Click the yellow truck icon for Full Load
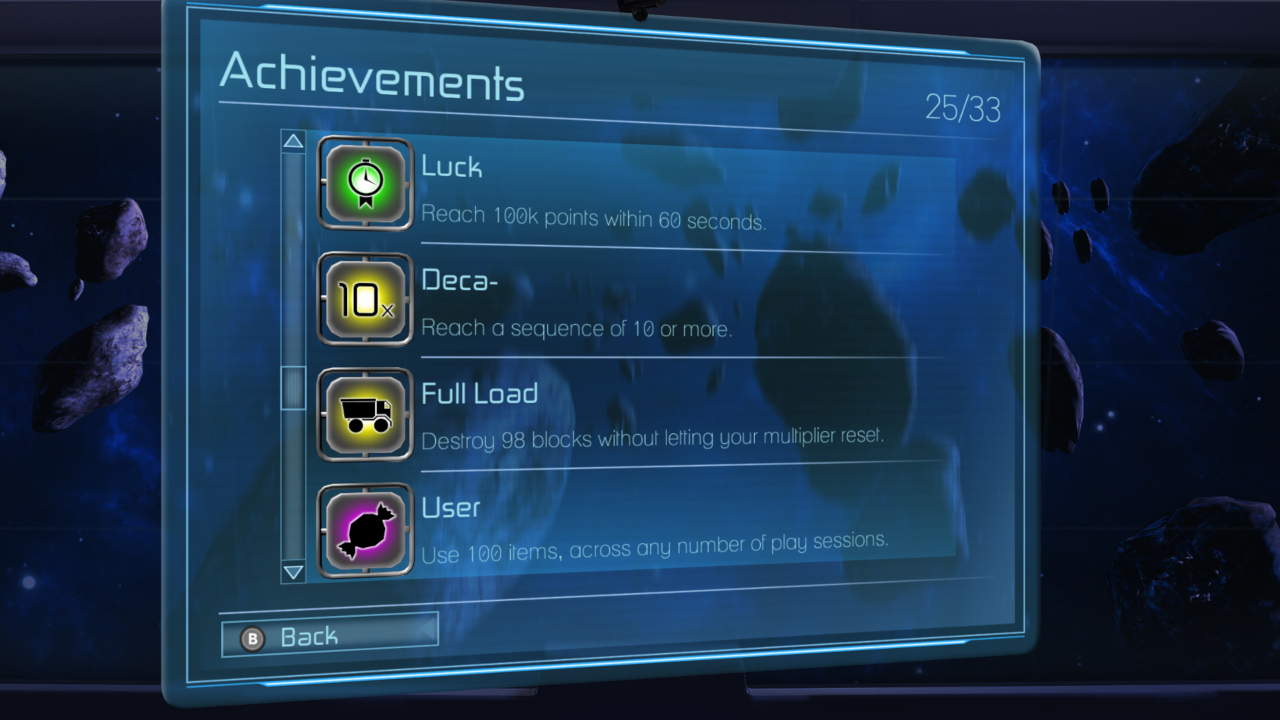1280x720 pixels. [365, 414]
